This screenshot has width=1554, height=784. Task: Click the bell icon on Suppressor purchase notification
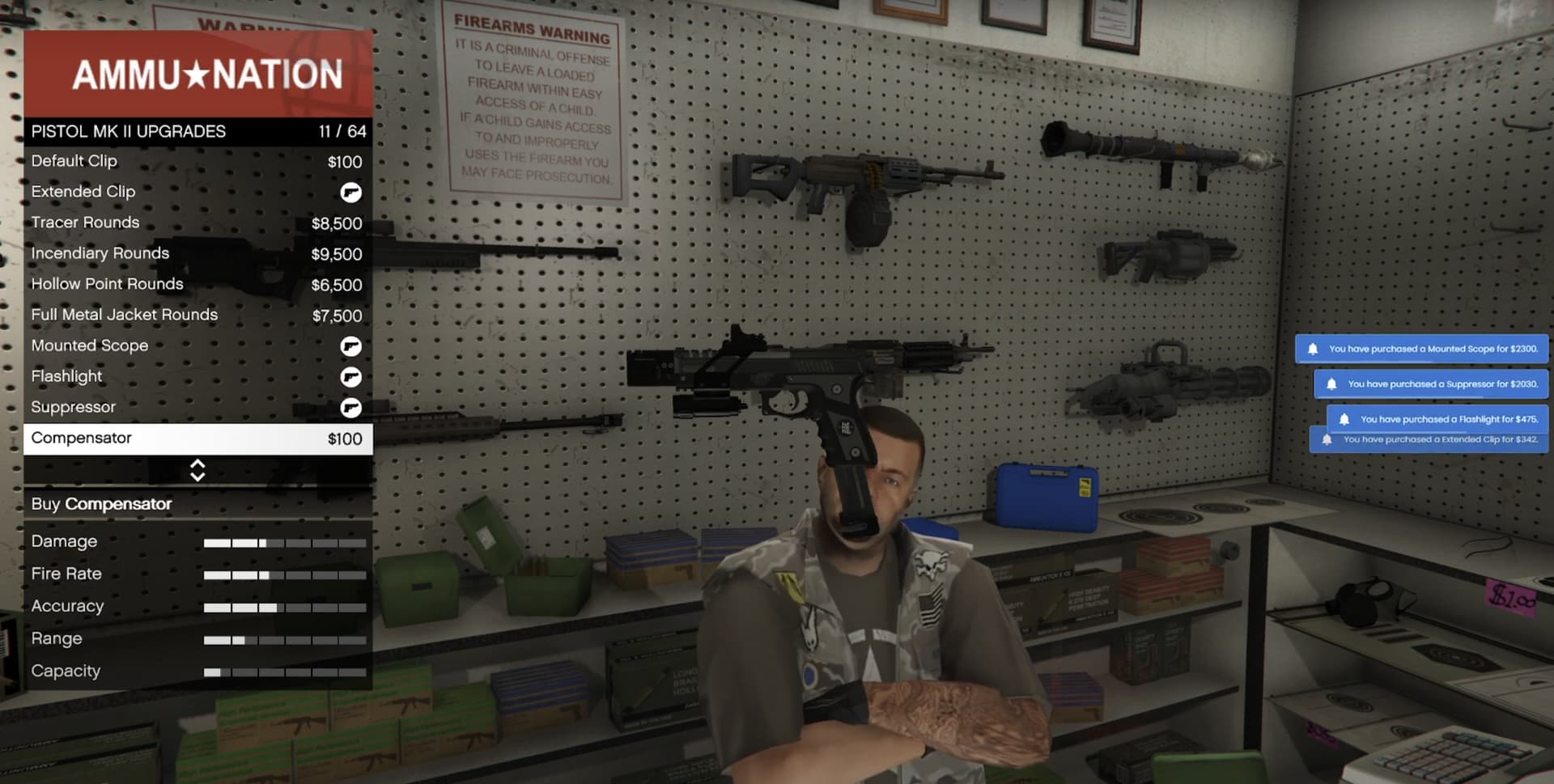1334,384
